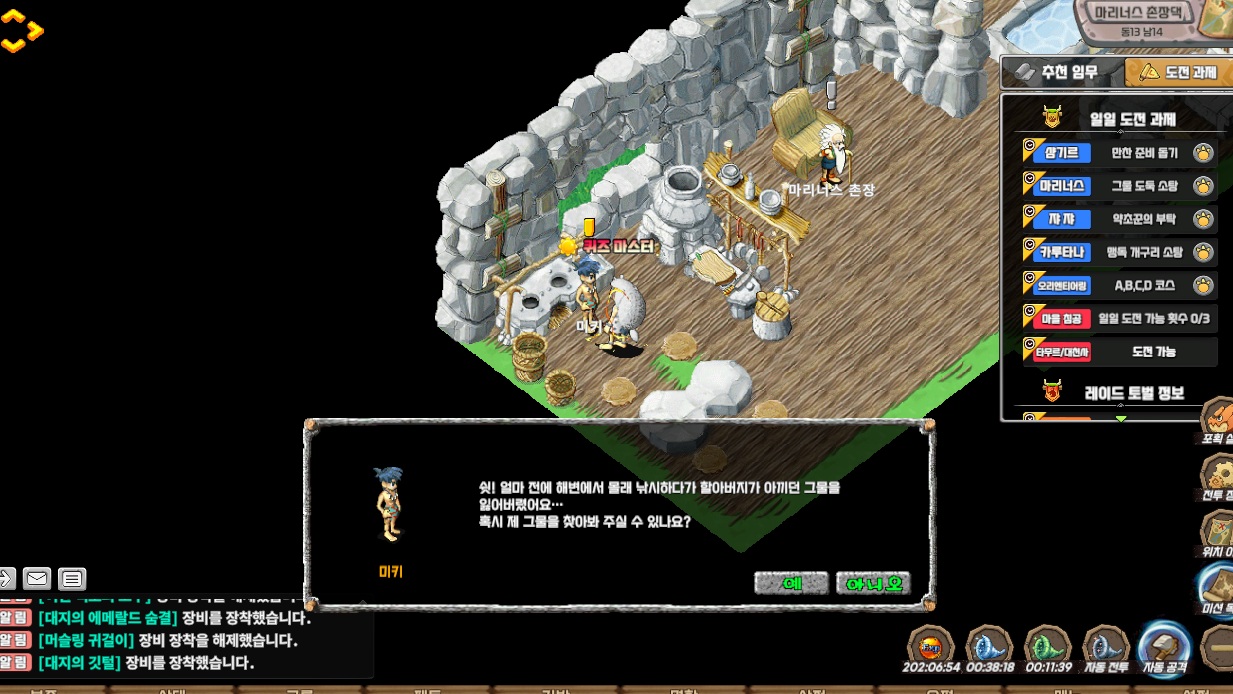Screen dimensions: 1233x694
Task: Select the 타무르/대전사 도전 가능 row
Action: coord(1119,351)
